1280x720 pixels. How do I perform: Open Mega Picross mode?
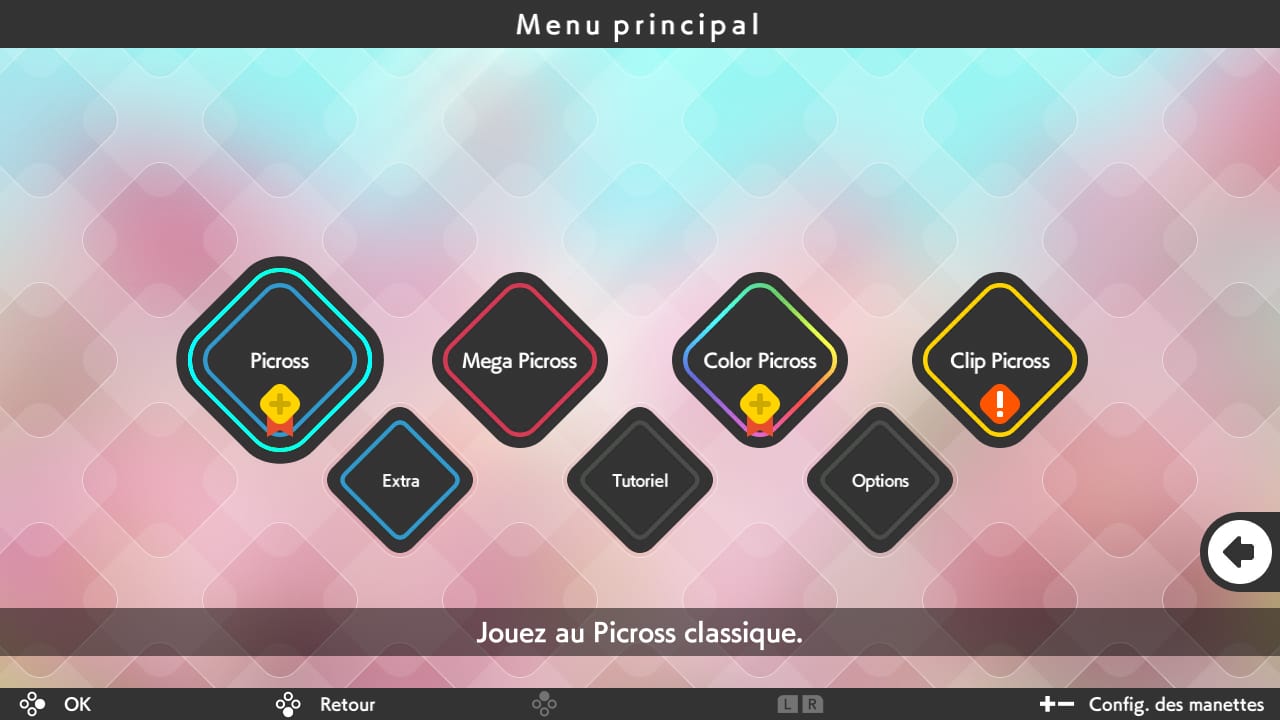pos(519,361)
